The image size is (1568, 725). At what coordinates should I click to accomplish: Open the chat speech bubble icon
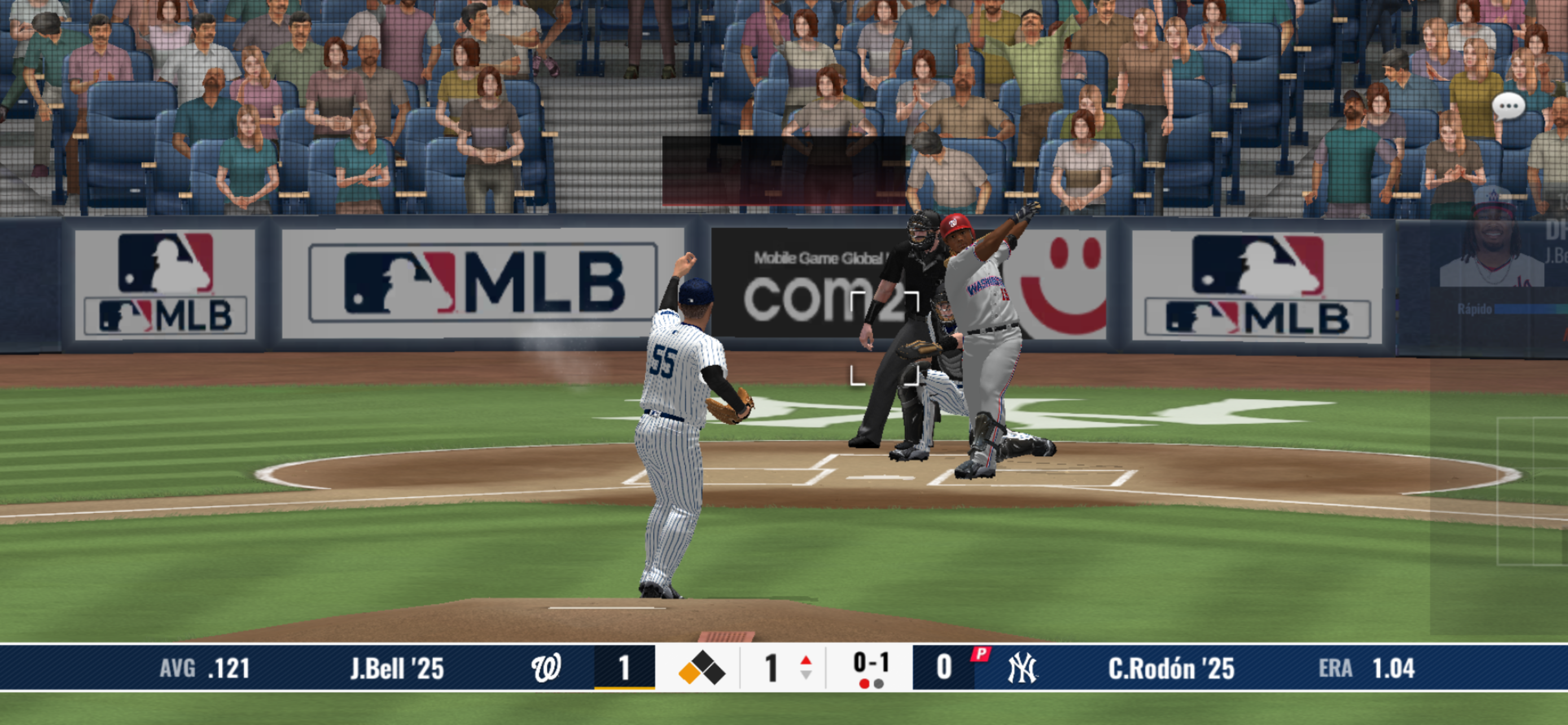tap(1508, 107)
